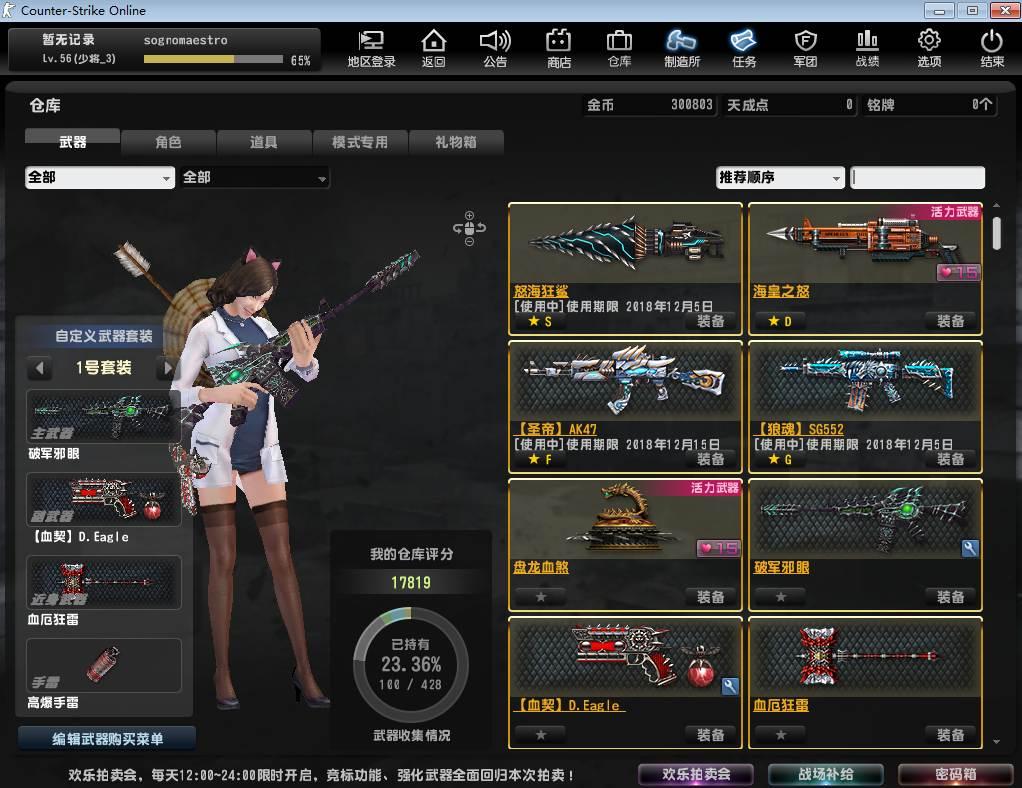1022x788 pixels.
Task: Open the 欢乐拍卖会 auction
Action: [696, 774]
